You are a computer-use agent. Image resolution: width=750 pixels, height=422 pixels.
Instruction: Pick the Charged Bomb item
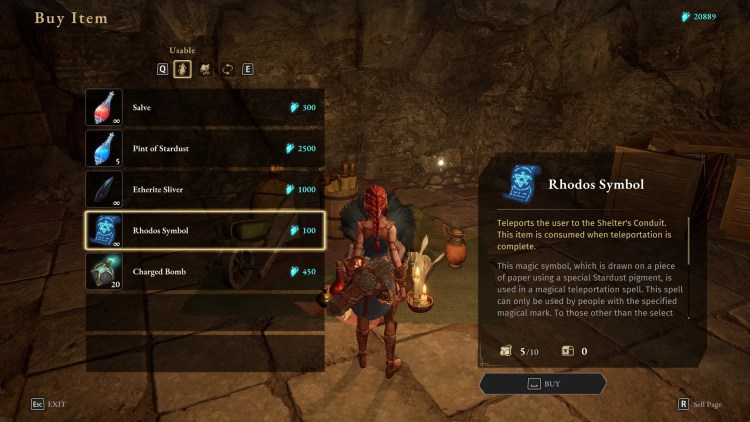(205, 271)
